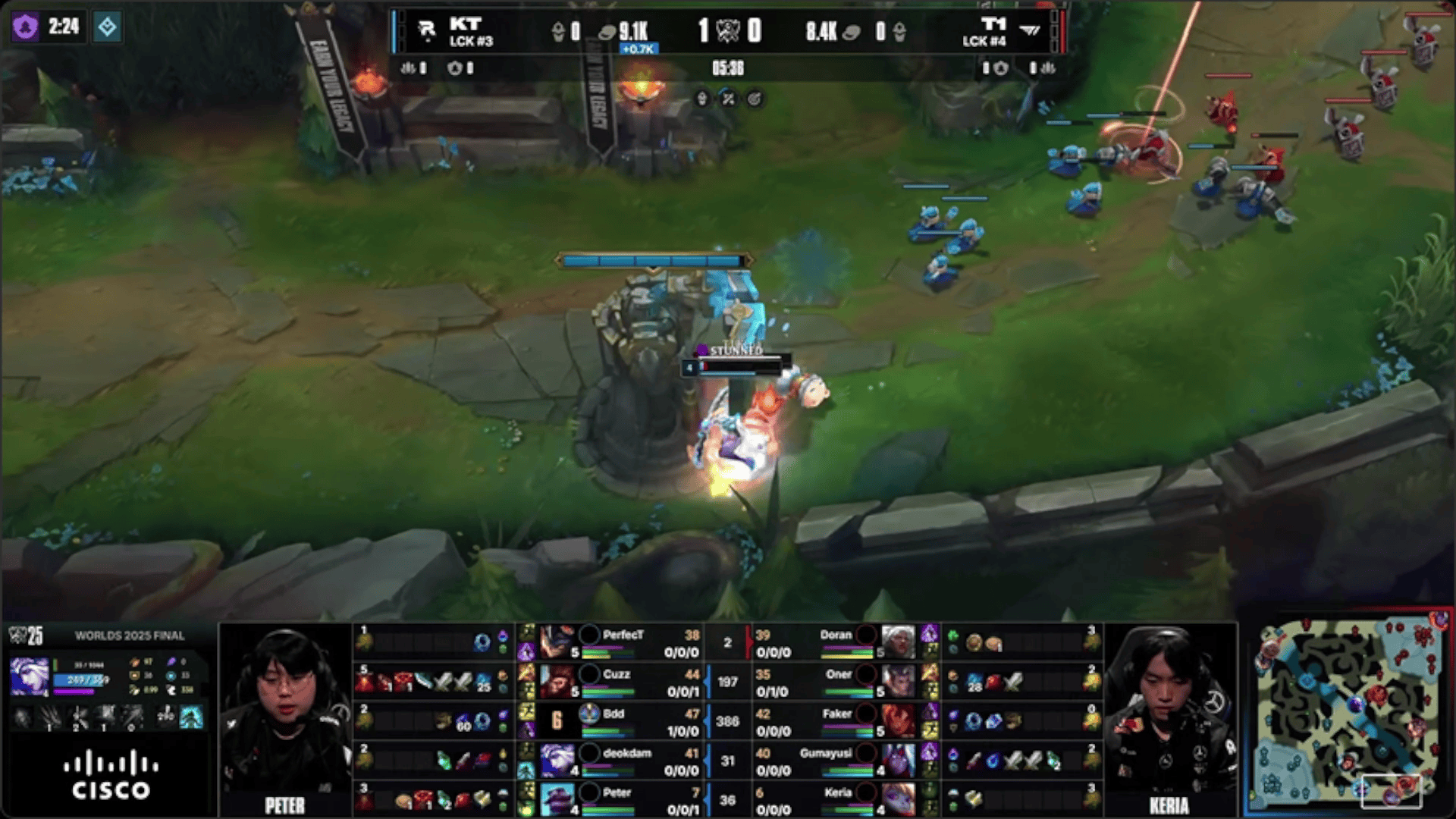Click the T1 team logo in the top scoreboard
Image resolution: width=1456 pixels, height=819 pixels.
pyautogui.click(x=1030, y=30)
